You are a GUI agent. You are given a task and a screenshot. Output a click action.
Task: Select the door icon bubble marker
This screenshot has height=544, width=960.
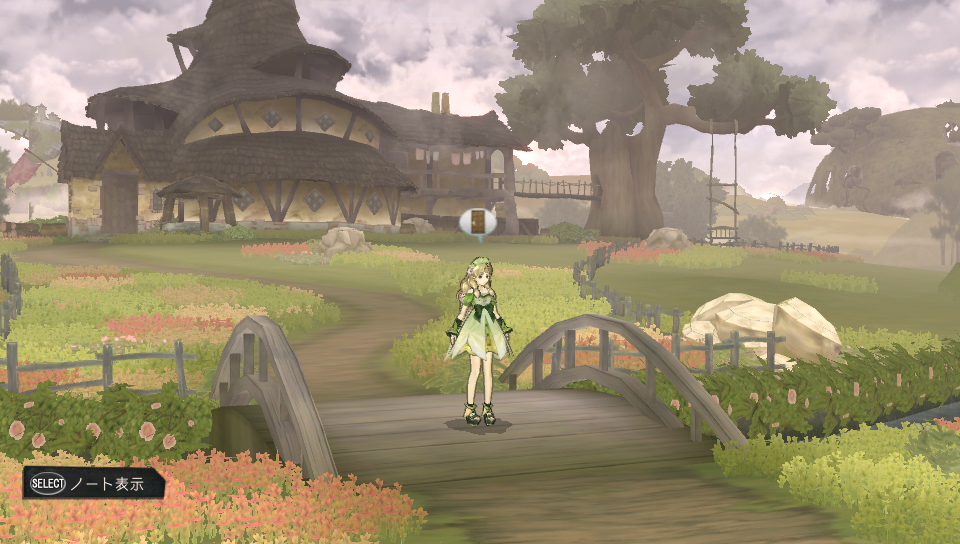point(478,222)
